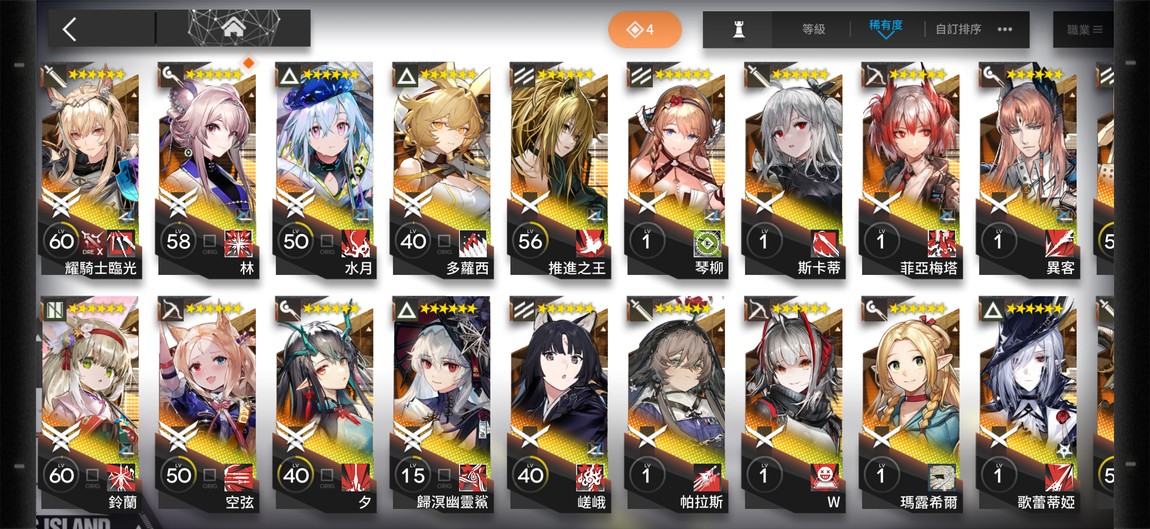Select operator 耀騎士臨光 card
The image size is (1150, 529).
(91, 170)
